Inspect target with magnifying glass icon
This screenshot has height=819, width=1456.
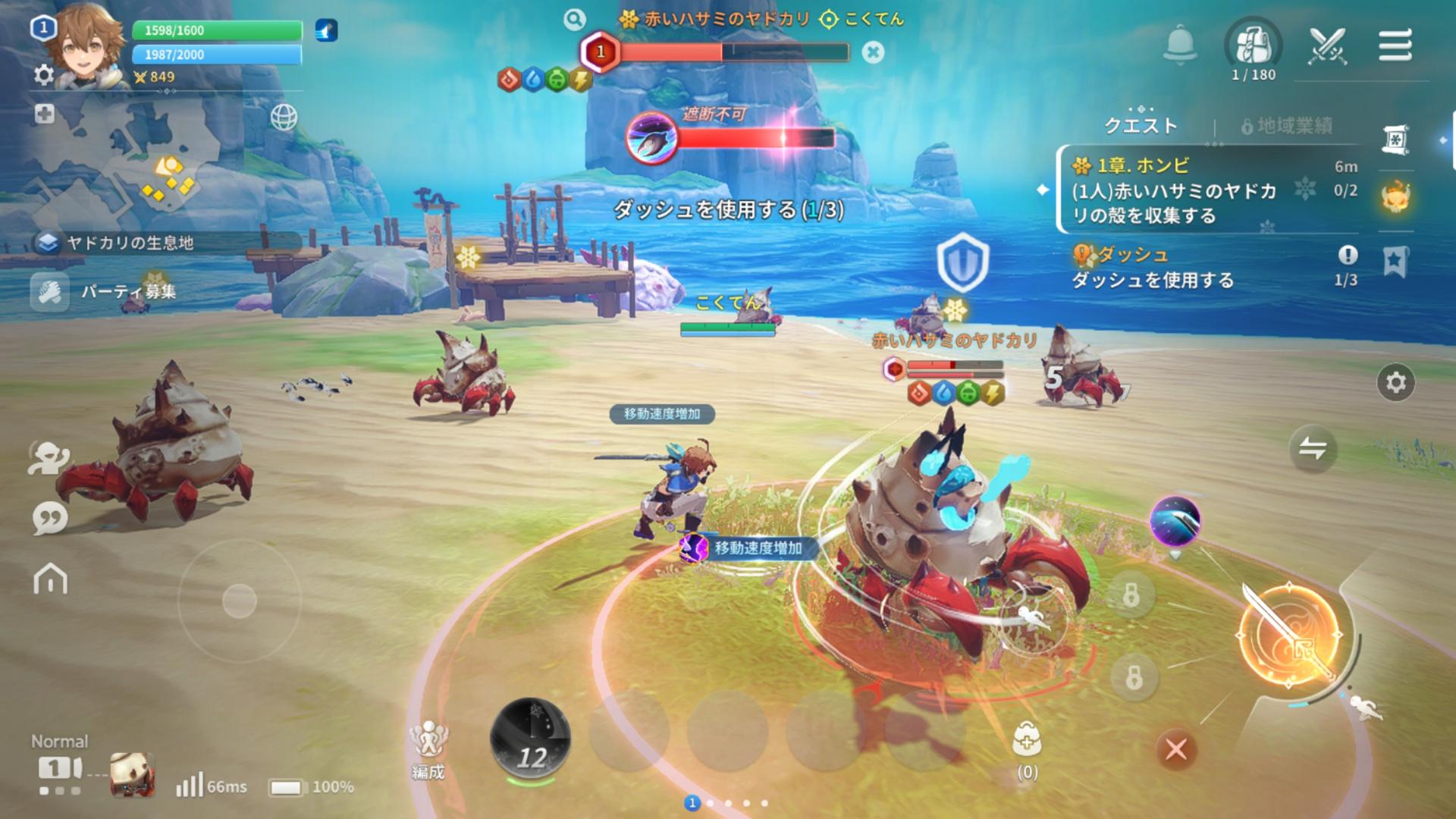(574, 20)
